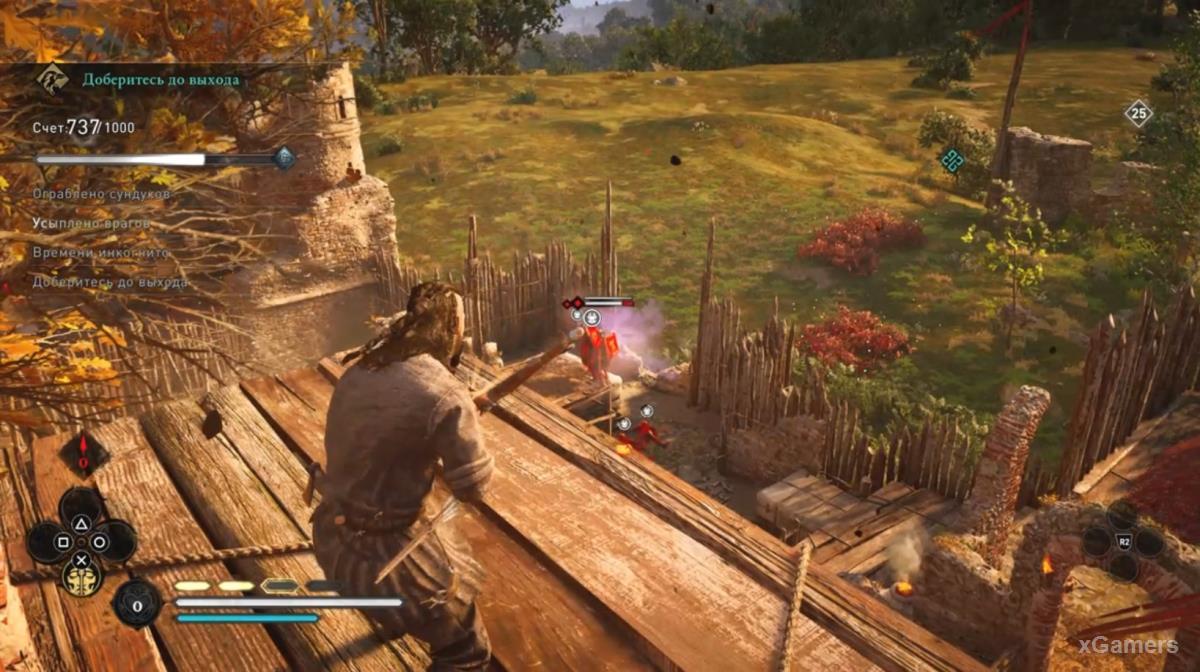Click the wolf emblem quest icon
1200x672 pixels.
(x=51, y=79)
